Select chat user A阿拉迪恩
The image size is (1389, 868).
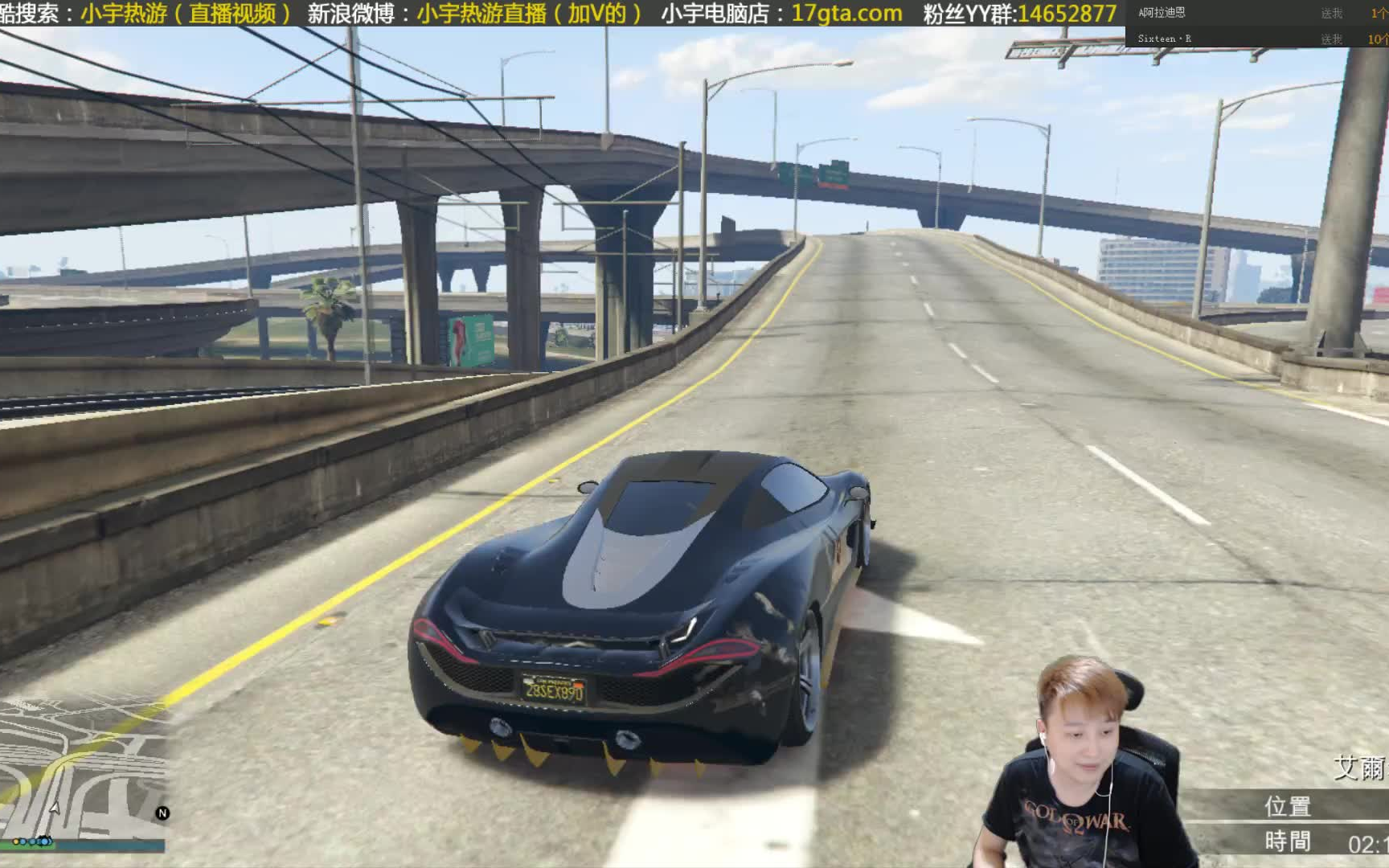point(1164,12)
